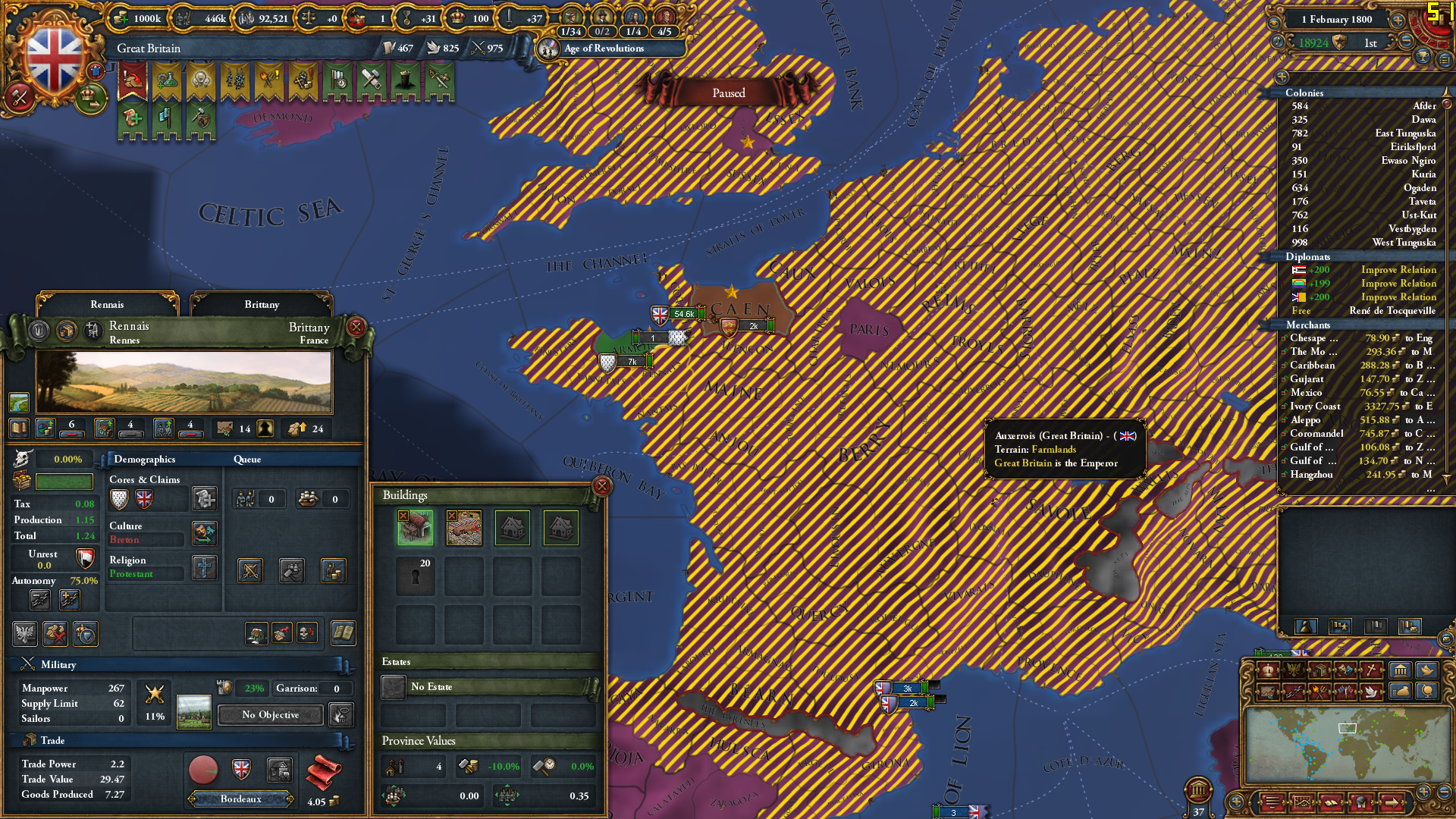Screen dimensions: 1456x819
Task: Select the Great Britain shield under Cores & Claims
Action: pyautogui.click(x=144, y=499)
